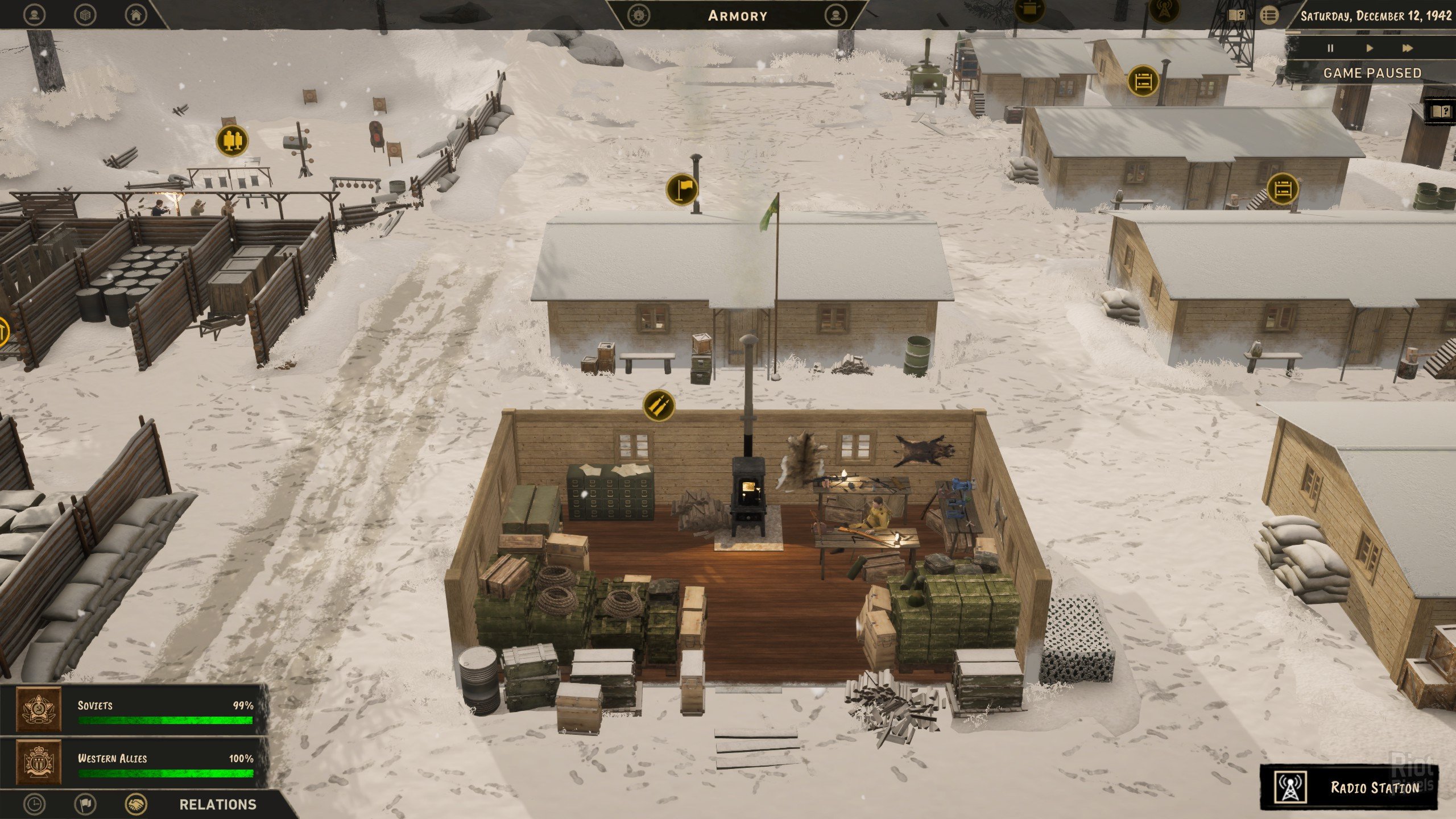The image size is (1456, 819).
Task: Open the Radio Station panel
Action: [1349, 787]
